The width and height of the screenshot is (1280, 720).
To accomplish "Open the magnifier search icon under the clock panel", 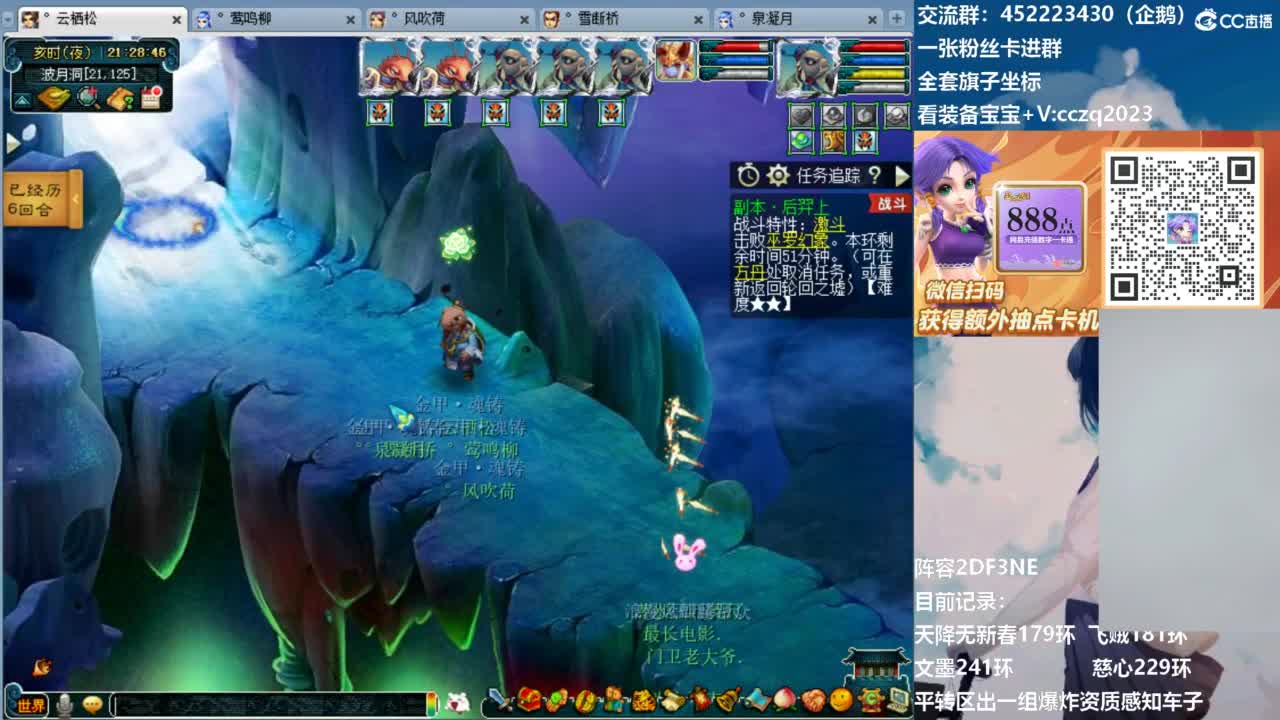I will (x=86, y=98).
